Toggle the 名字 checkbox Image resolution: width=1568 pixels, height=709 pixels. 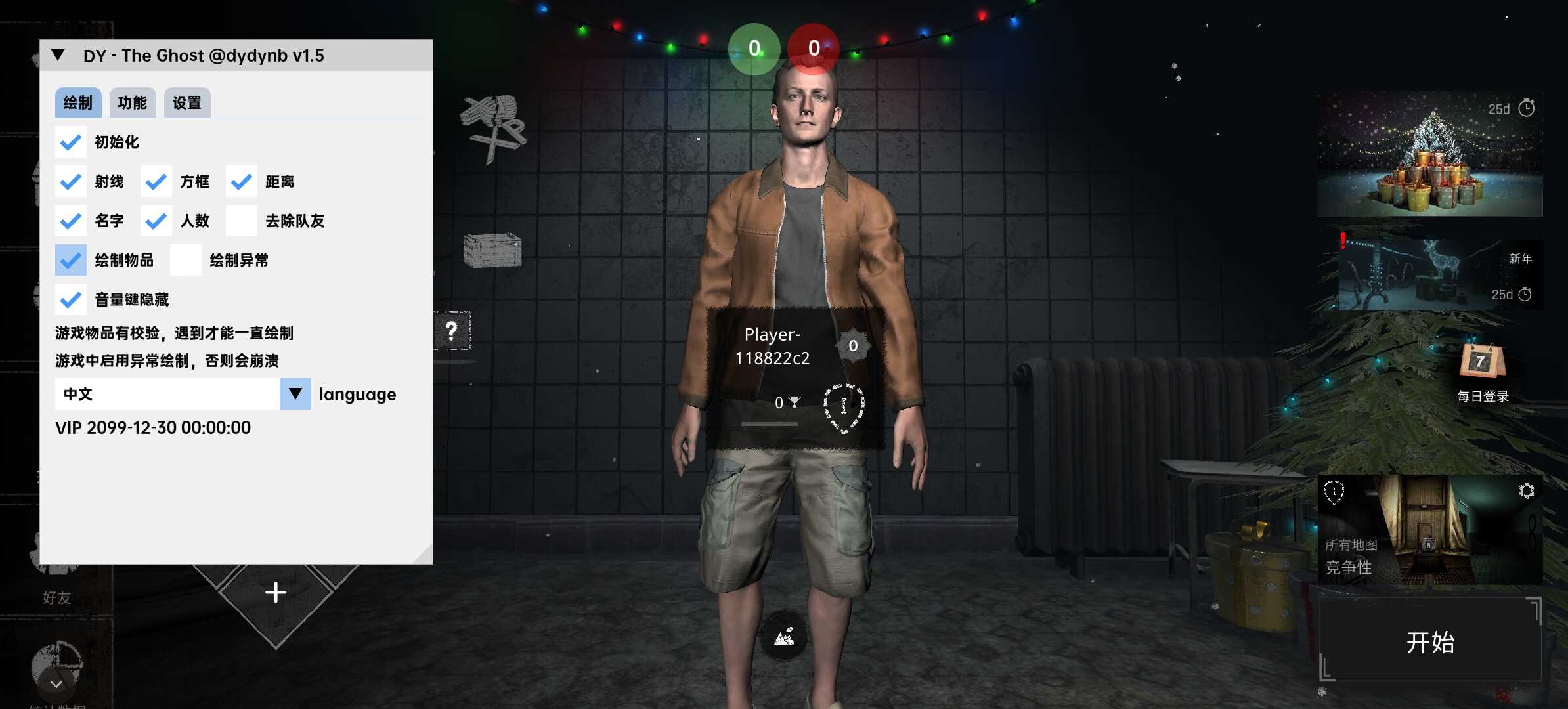pos(71,221)
